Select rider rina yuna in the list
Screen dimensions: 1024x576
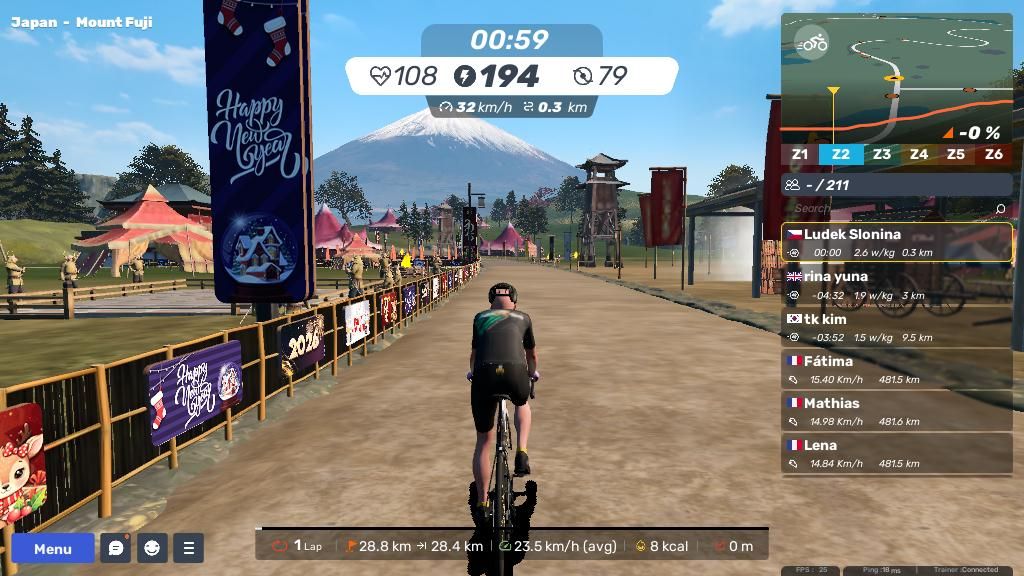[896, 285]
